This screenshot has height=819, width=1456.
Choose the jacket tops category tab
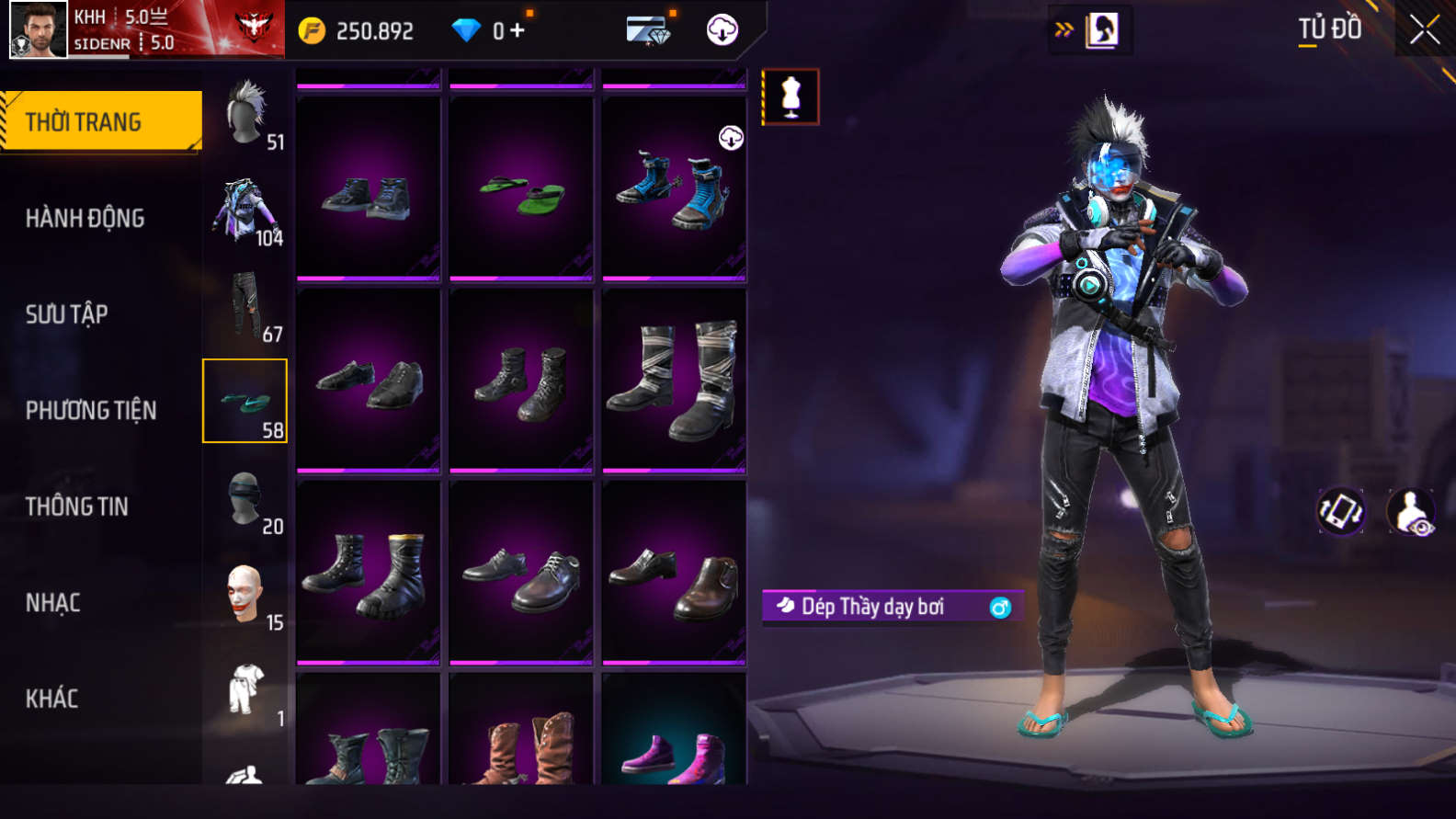point(245,211)
